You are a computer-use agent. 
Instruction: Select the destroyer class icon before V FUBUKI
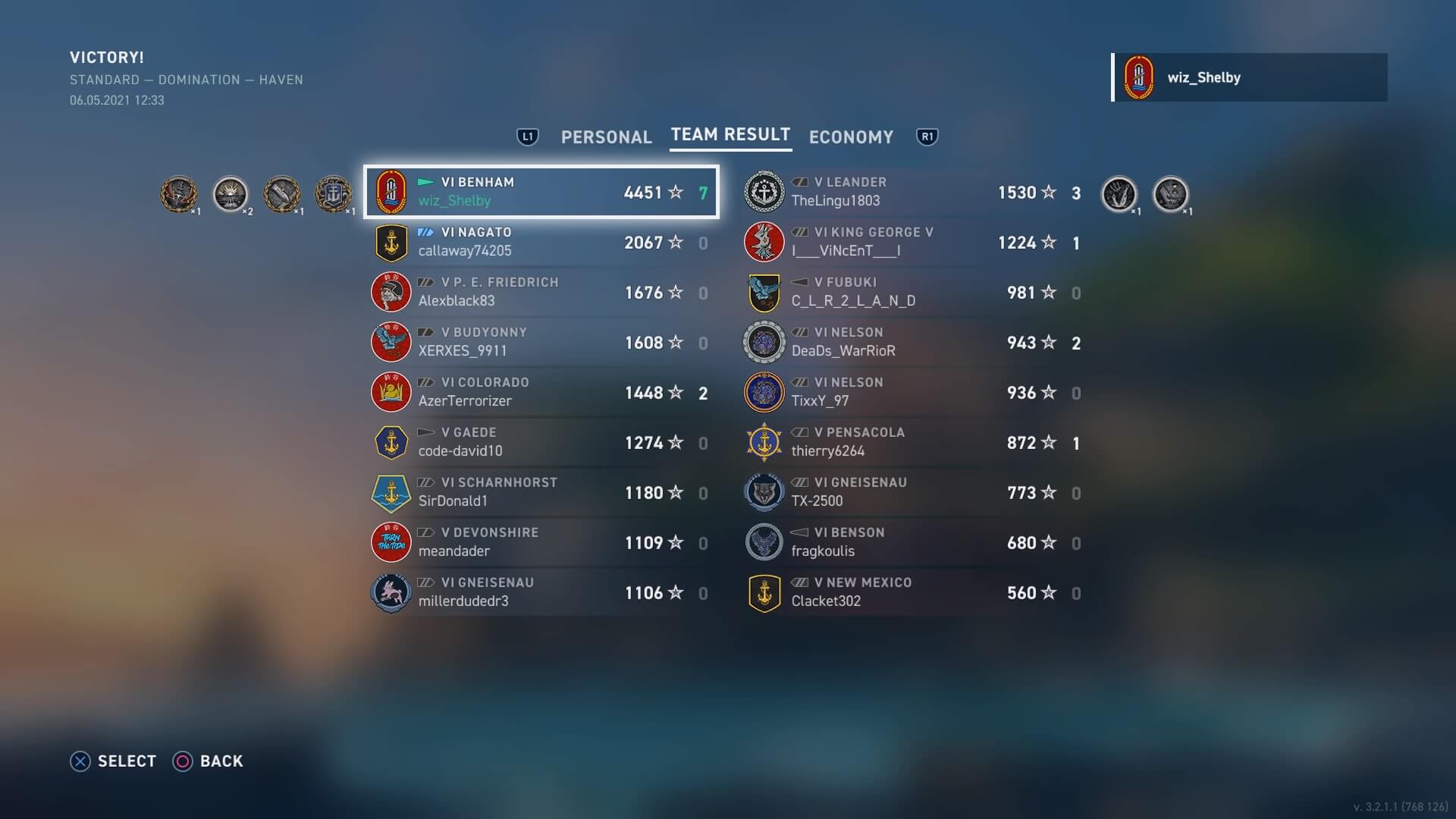(801, 281)
